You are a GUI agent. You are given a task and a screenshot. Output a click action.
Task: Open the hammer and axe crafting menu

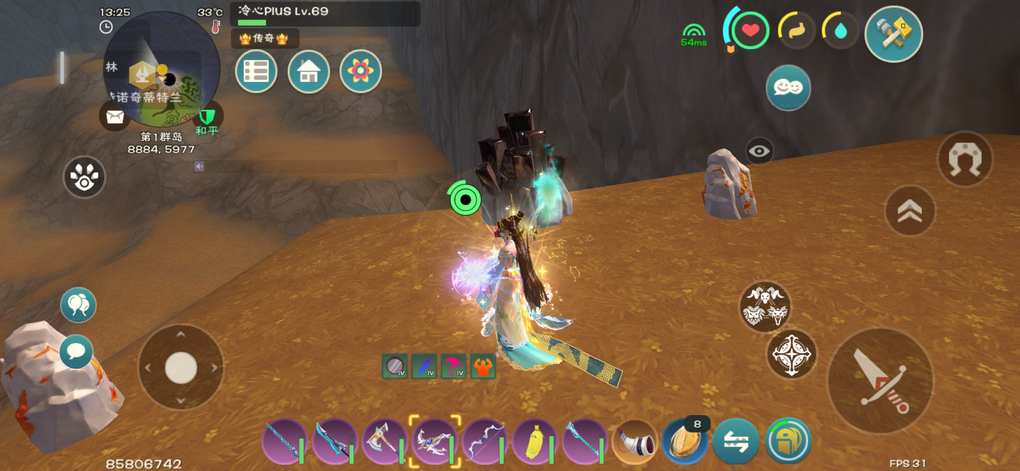893,33
